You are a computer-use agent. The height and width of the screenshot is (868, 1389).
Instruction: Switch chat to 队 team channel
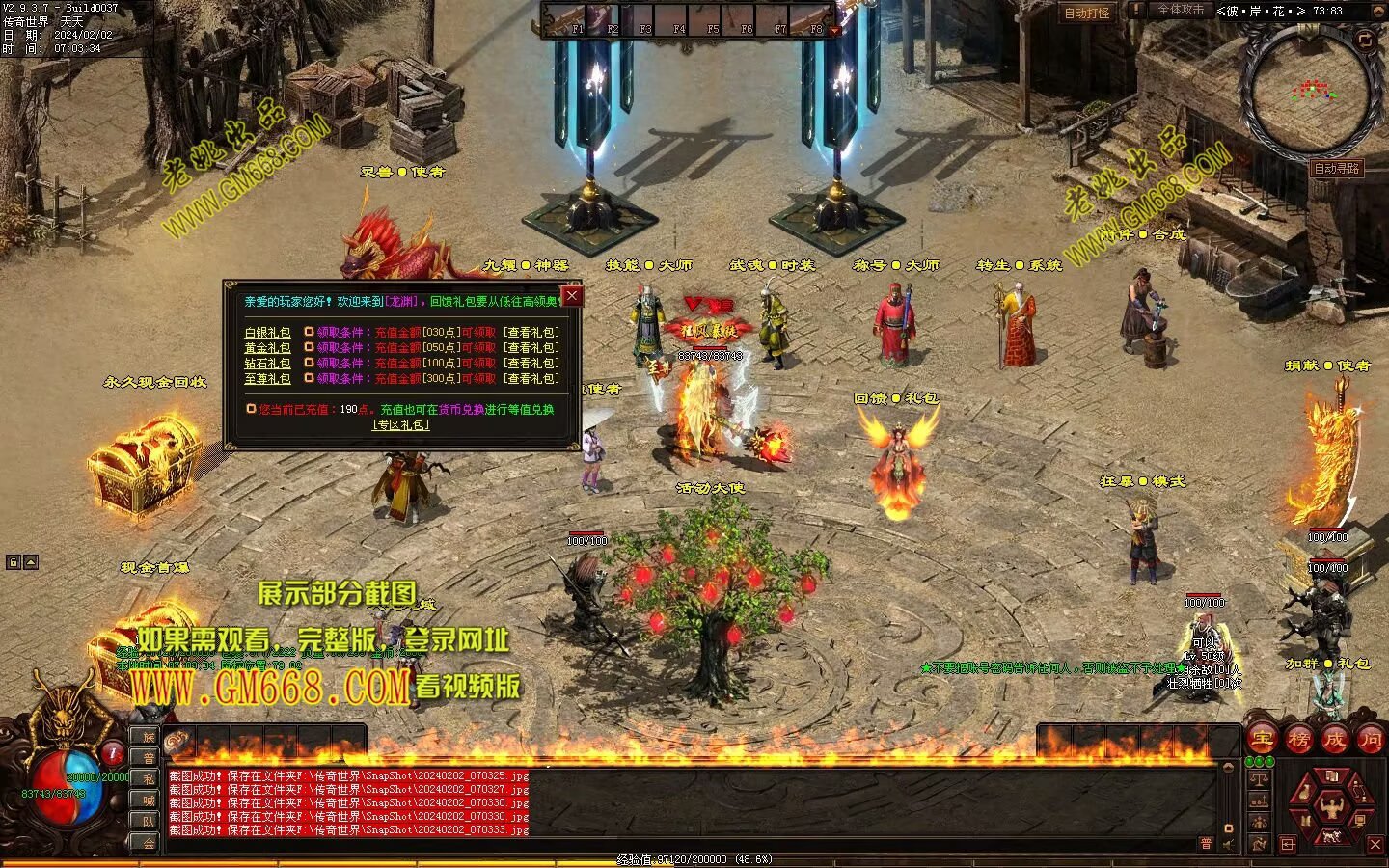149,822
